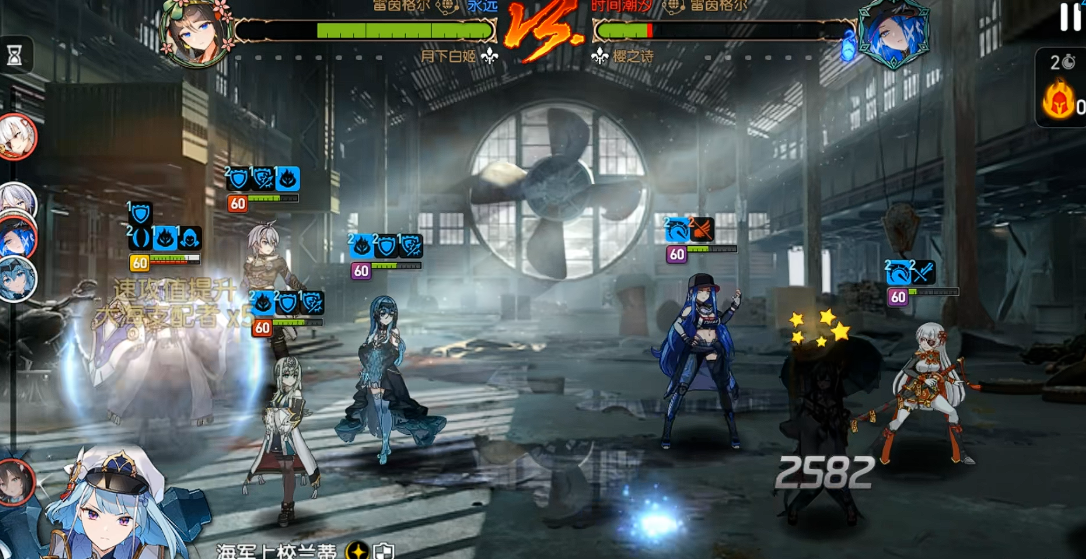This screenshot has width=1086, height=559.
Task: Click the shield icon beside the star
Action: [384, 551]
